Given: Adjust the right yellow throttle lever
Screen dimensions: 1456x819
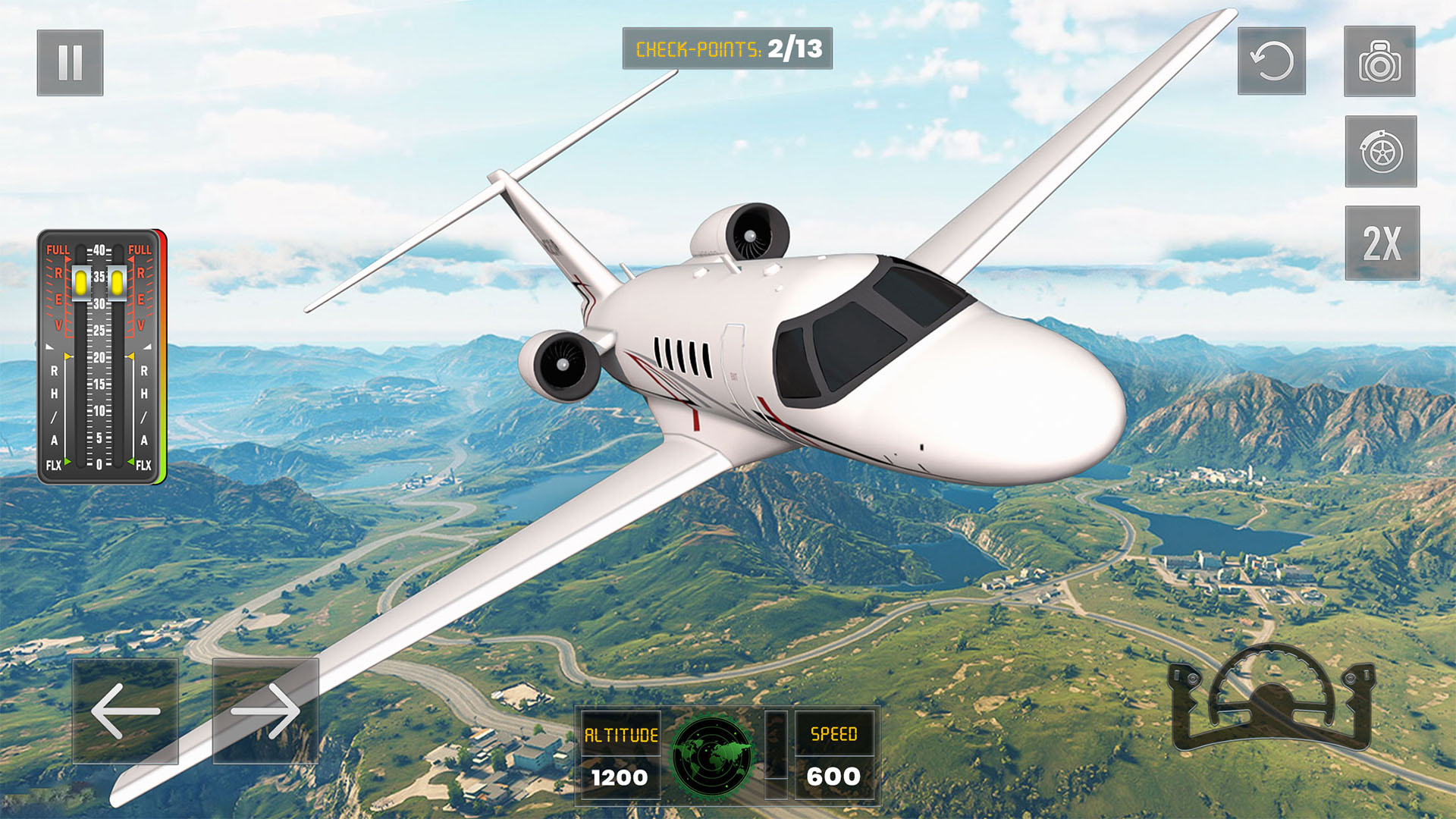Looking at the screenshot, I should tap(118, 284).
